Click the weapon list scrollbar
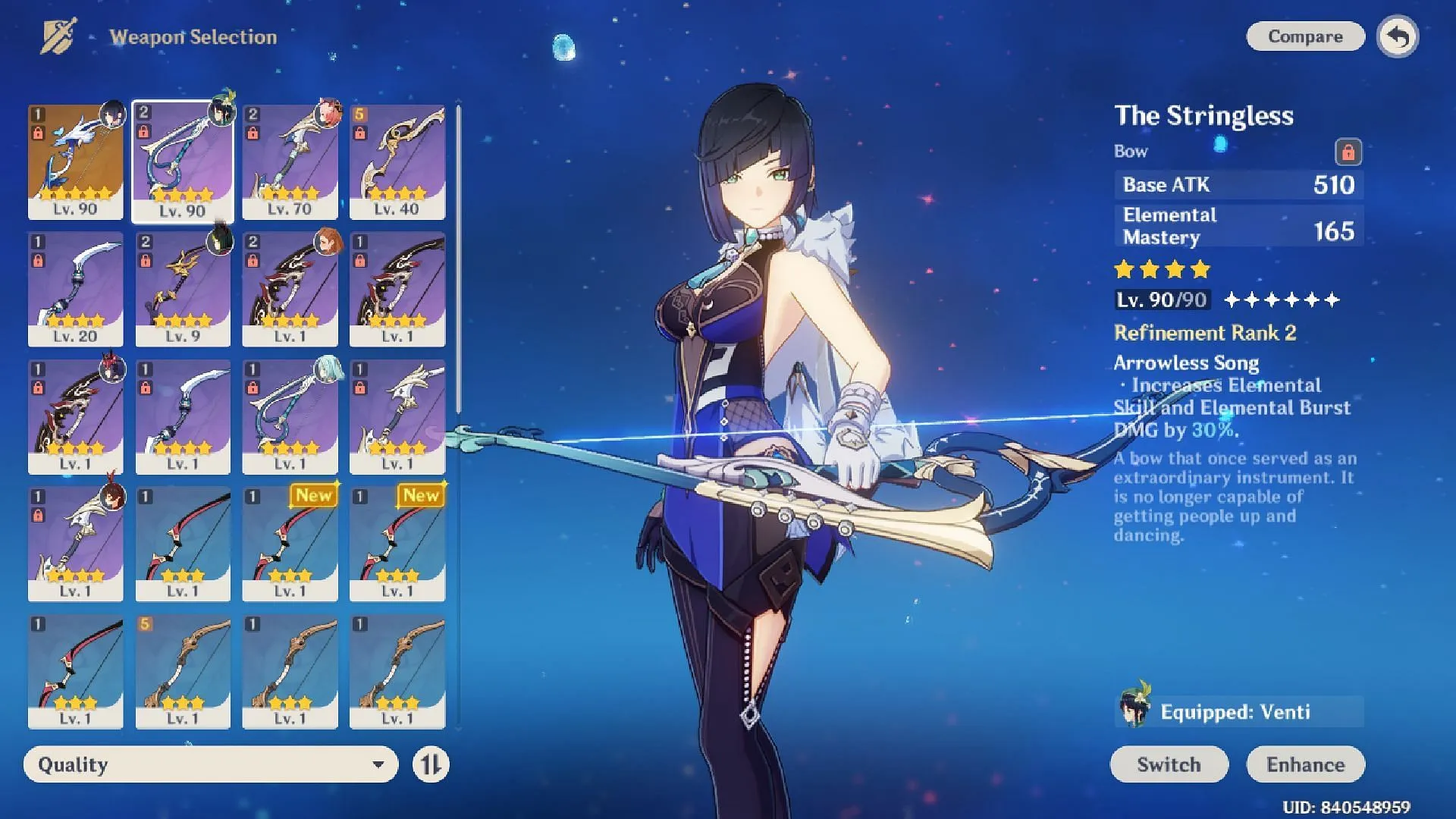 click(459, 258)
